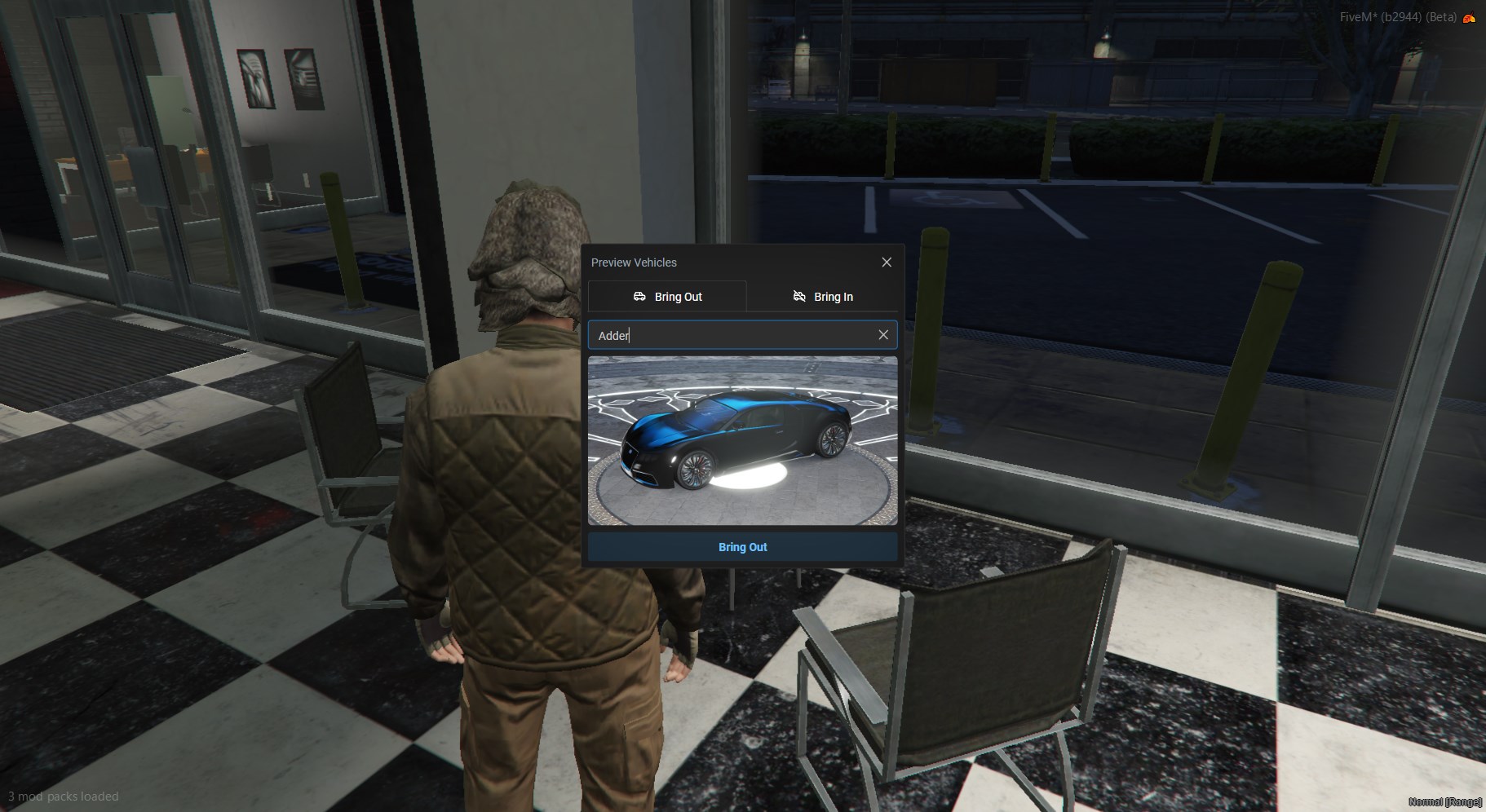The width and height of the screenshot is (1486, 812).
Task: Select the Bring Out tab
Action: (x=669, y=297)
